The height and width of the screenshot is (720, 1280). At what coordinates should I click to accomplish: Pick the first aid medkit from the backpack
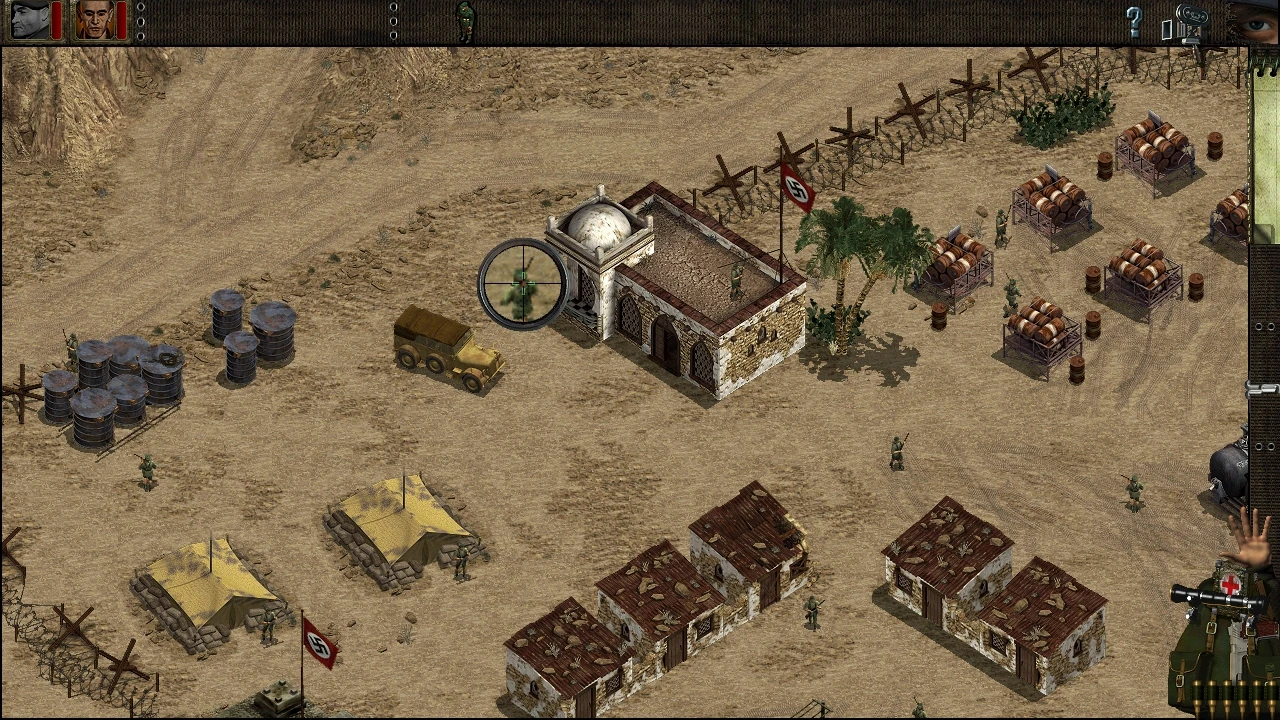[x=1231, y=582]
